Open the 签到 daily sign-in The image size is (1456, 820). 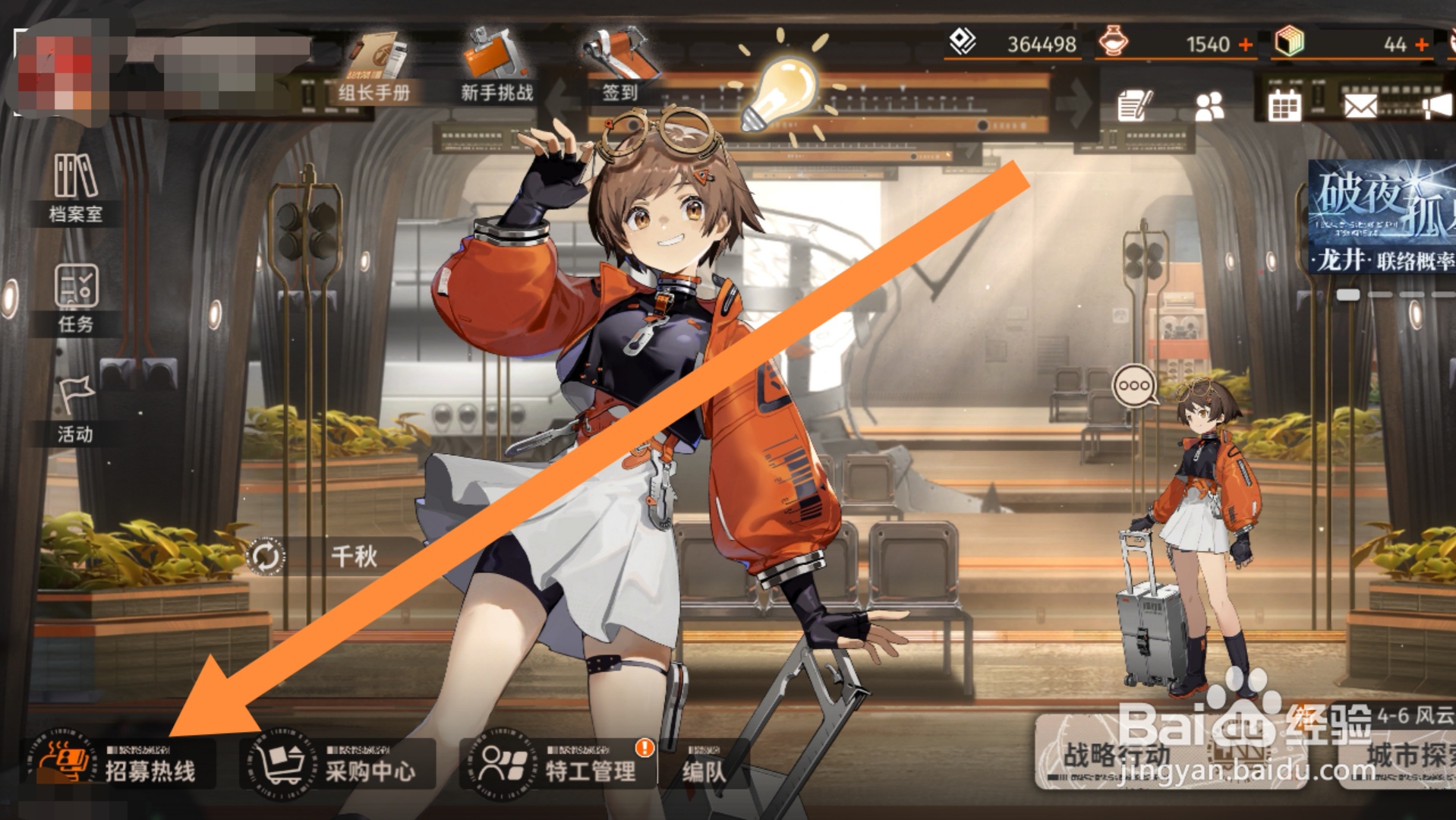click(619, 70)
